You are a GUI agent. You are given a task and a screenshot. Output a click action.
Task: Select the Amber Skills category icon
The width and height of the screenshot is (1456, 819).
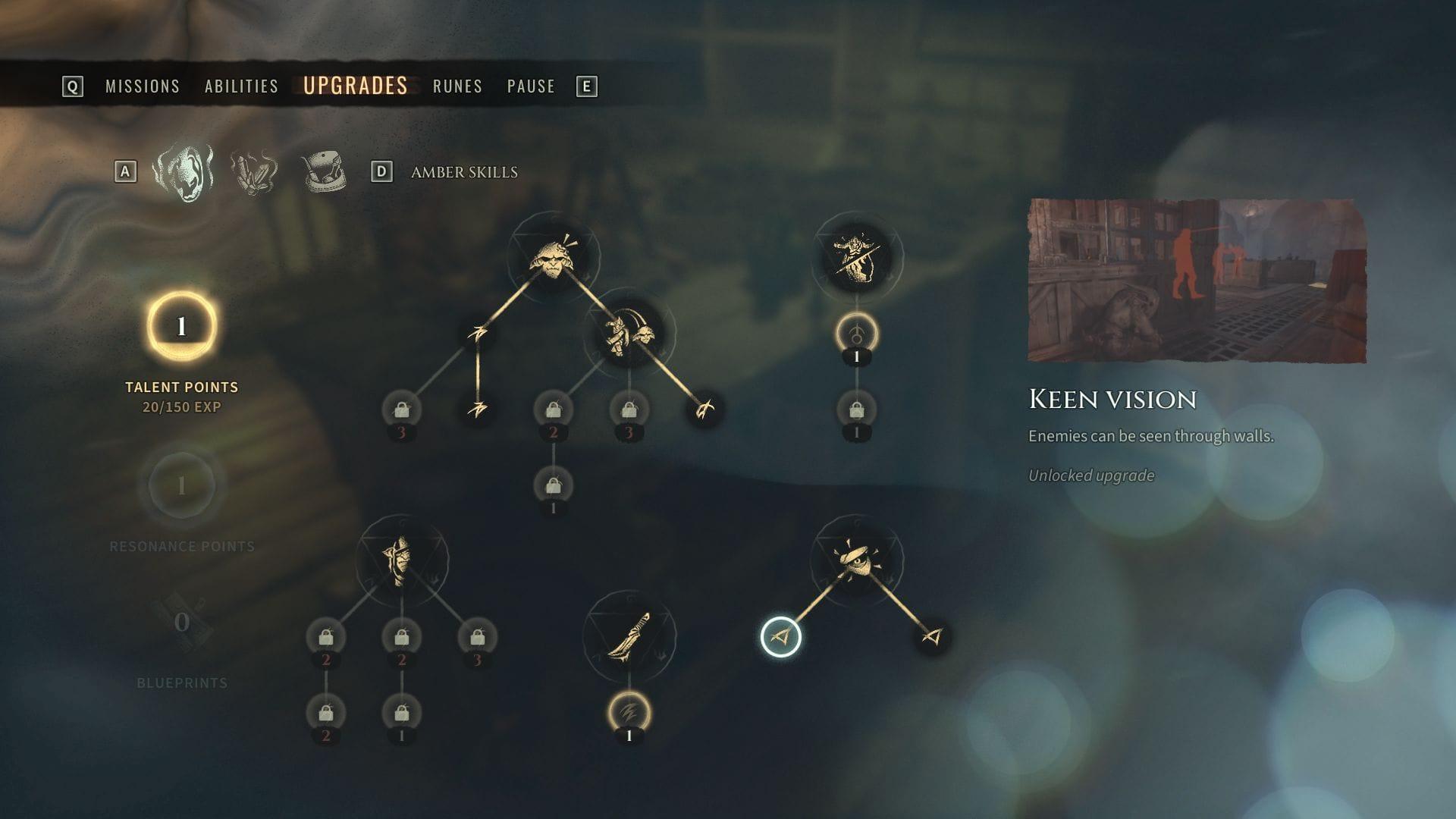(183, 171)
